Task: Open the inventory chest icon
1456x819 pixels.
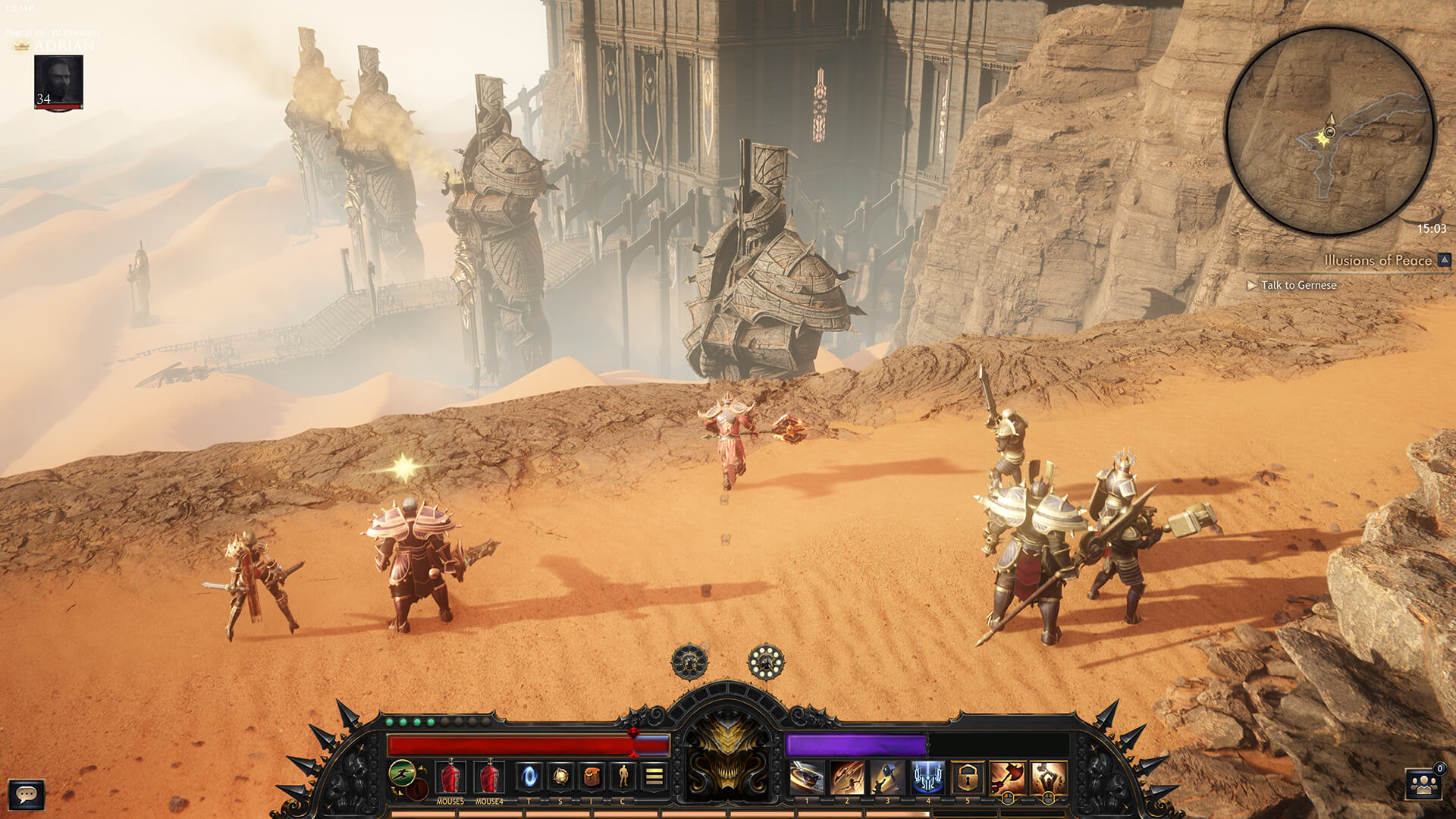Action: click(591, 776)
